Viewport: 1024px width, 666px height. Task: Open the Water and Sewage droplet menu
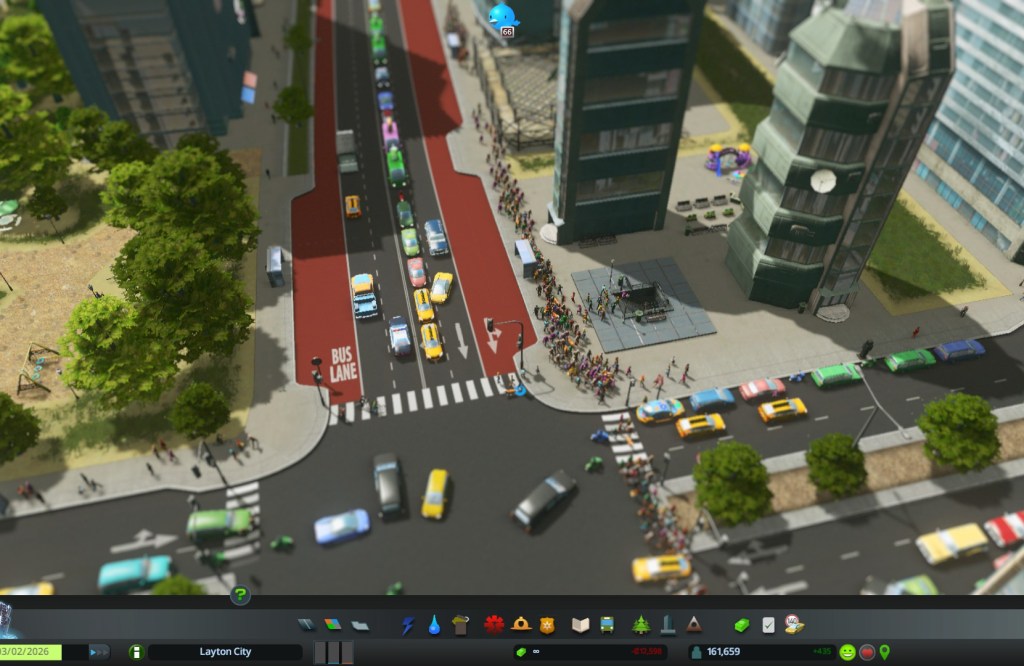tap(434, 625)
